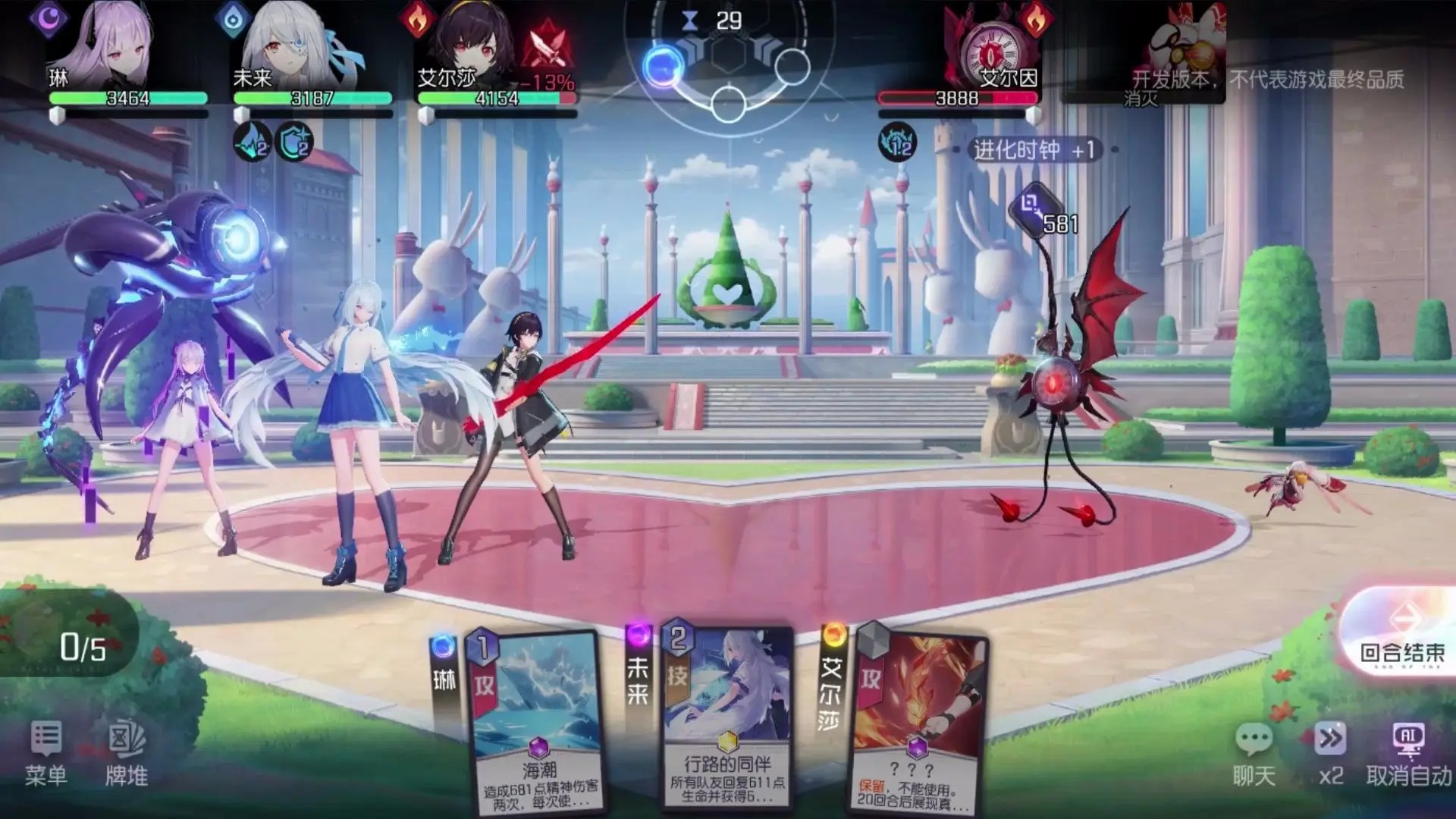
Task: Open the 菜单 menu
Action: coord(46,753)
